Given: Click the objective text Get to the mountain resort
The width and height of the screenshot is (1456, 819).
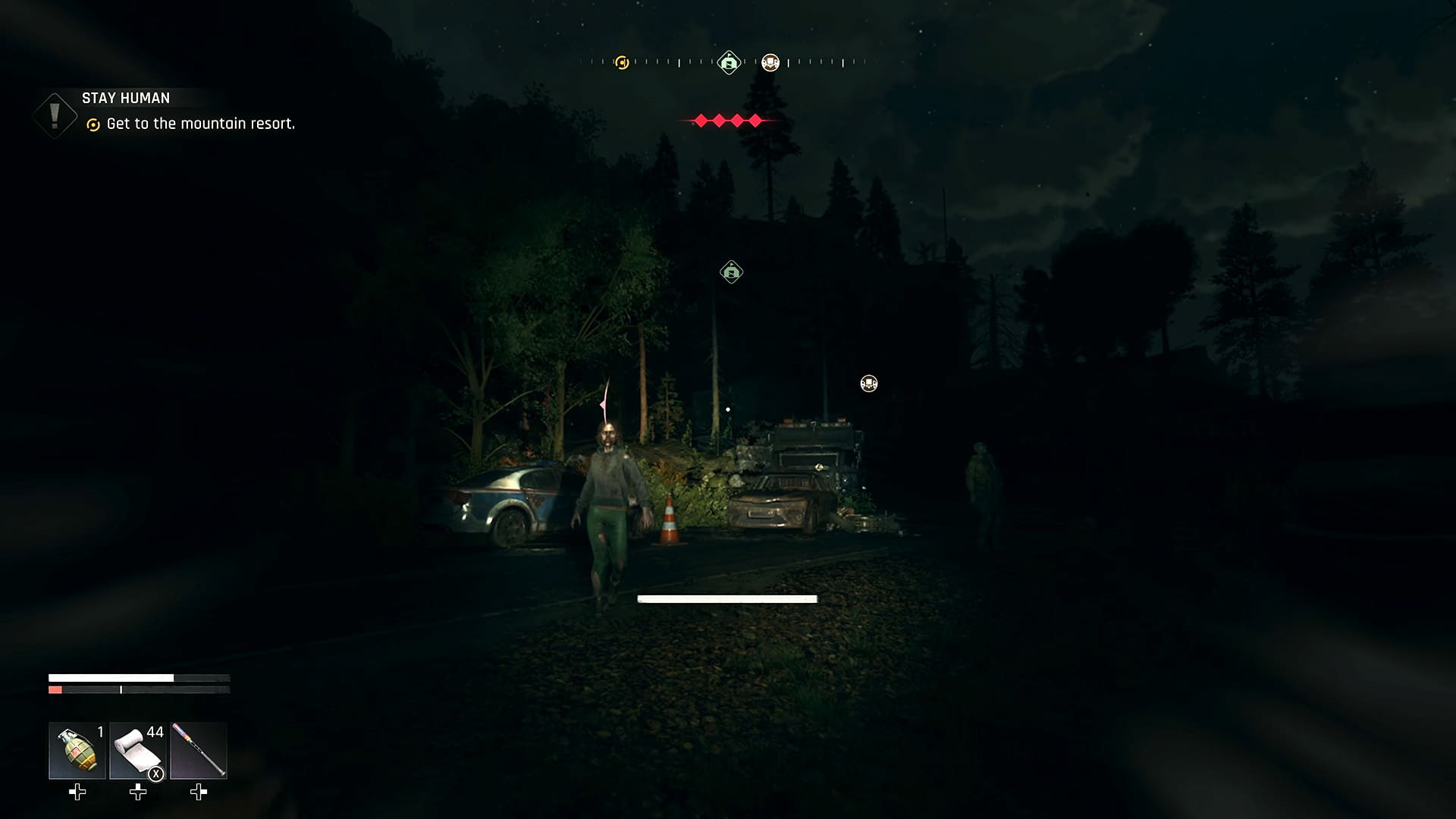Looking at the screenshot, I should click(x=202, y=122).
